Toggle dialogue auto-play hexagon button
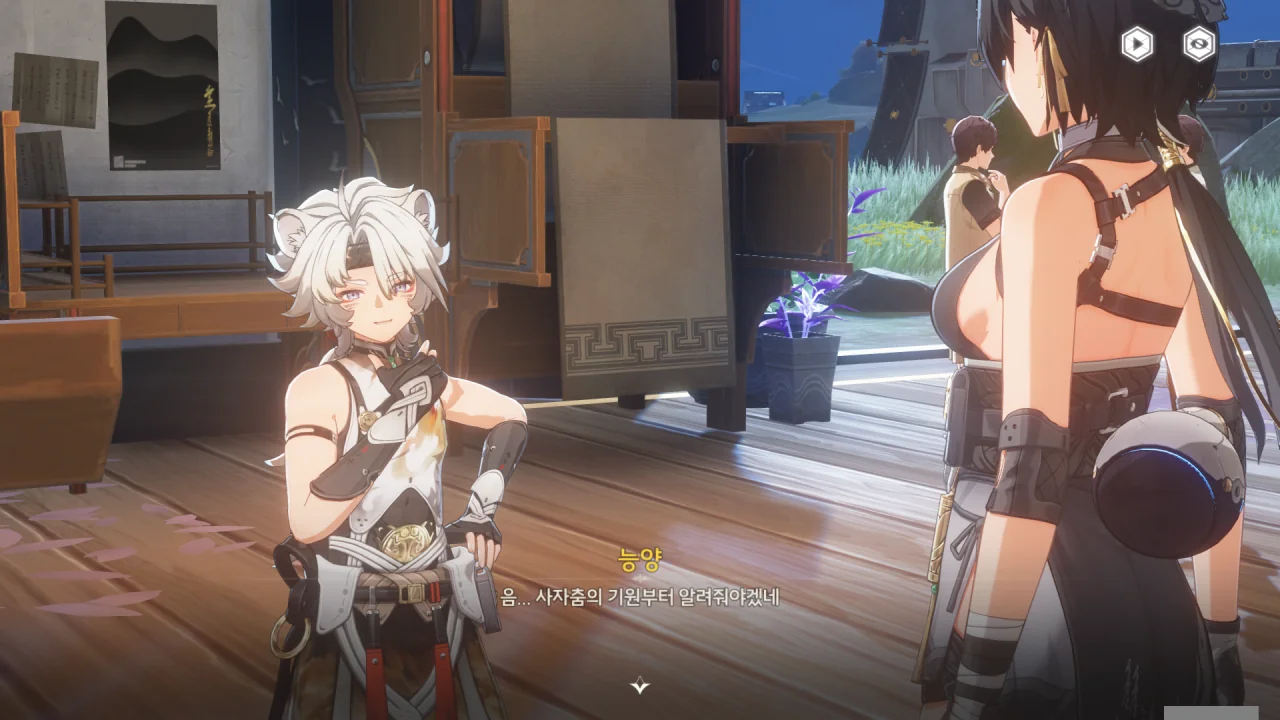 click(x=1137, y=44)
